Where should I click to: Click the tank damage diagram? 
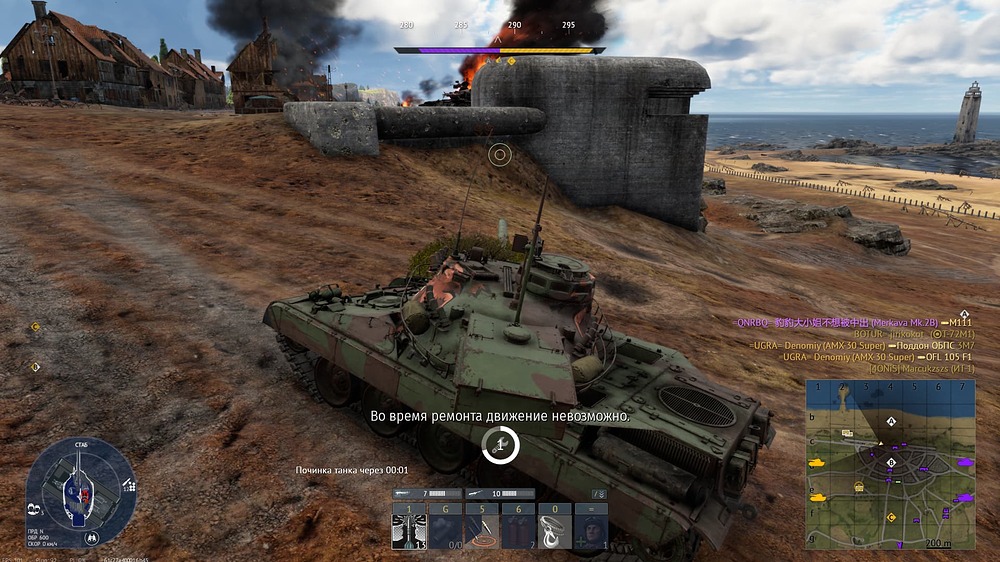pos(80,490)
